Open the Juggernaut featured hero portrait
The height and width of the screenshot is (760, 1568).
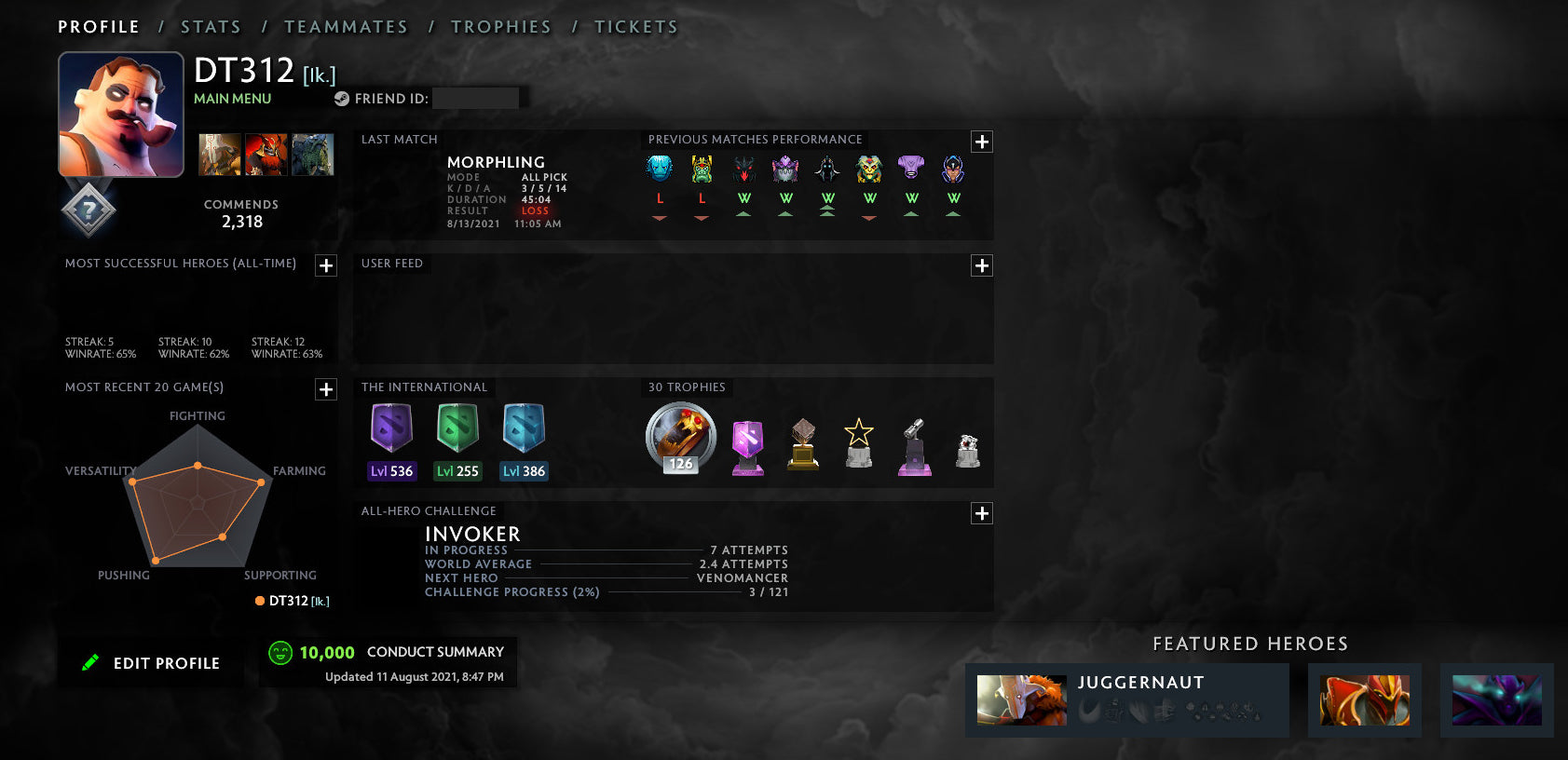1021,699
